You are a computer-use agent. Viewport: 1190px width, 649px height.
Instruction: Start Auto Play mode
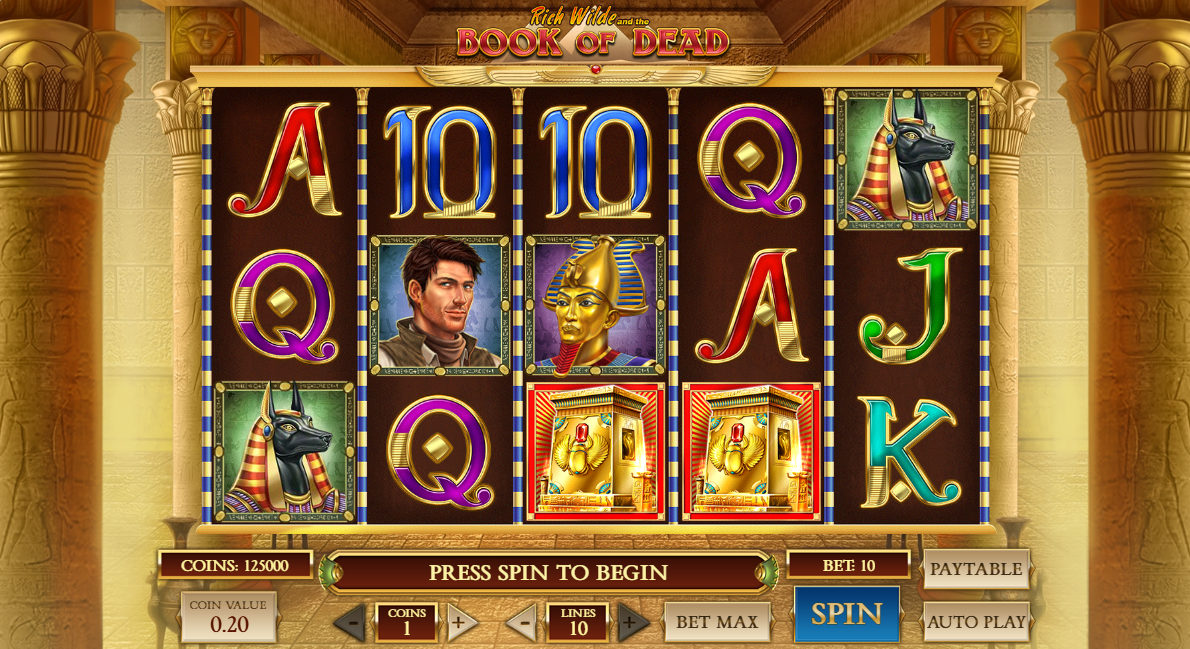(x=976, y=622)
